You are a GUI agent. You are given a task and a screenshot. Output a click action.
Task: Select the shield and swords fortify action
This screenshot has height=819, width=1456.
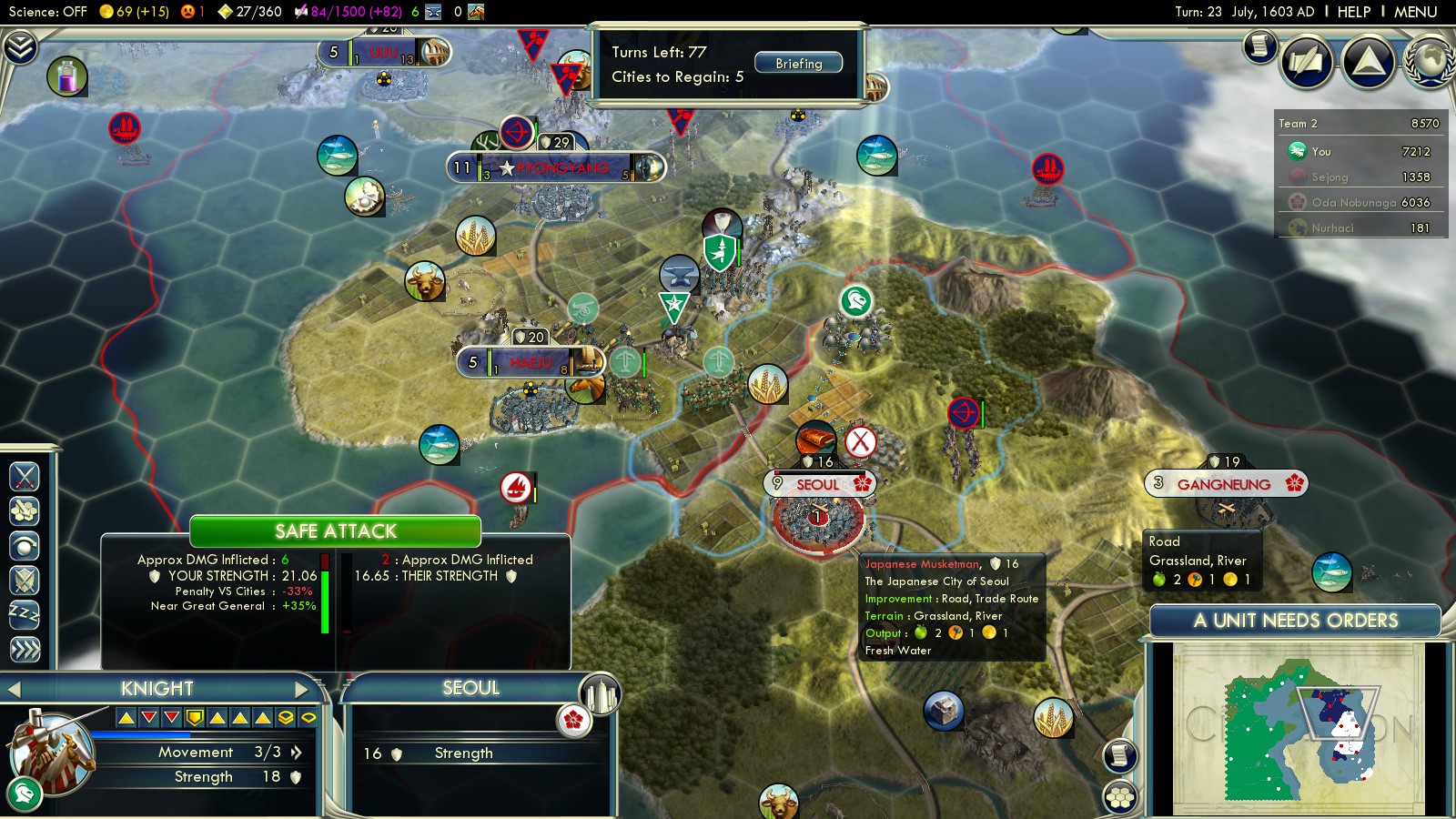click(25, 580)
